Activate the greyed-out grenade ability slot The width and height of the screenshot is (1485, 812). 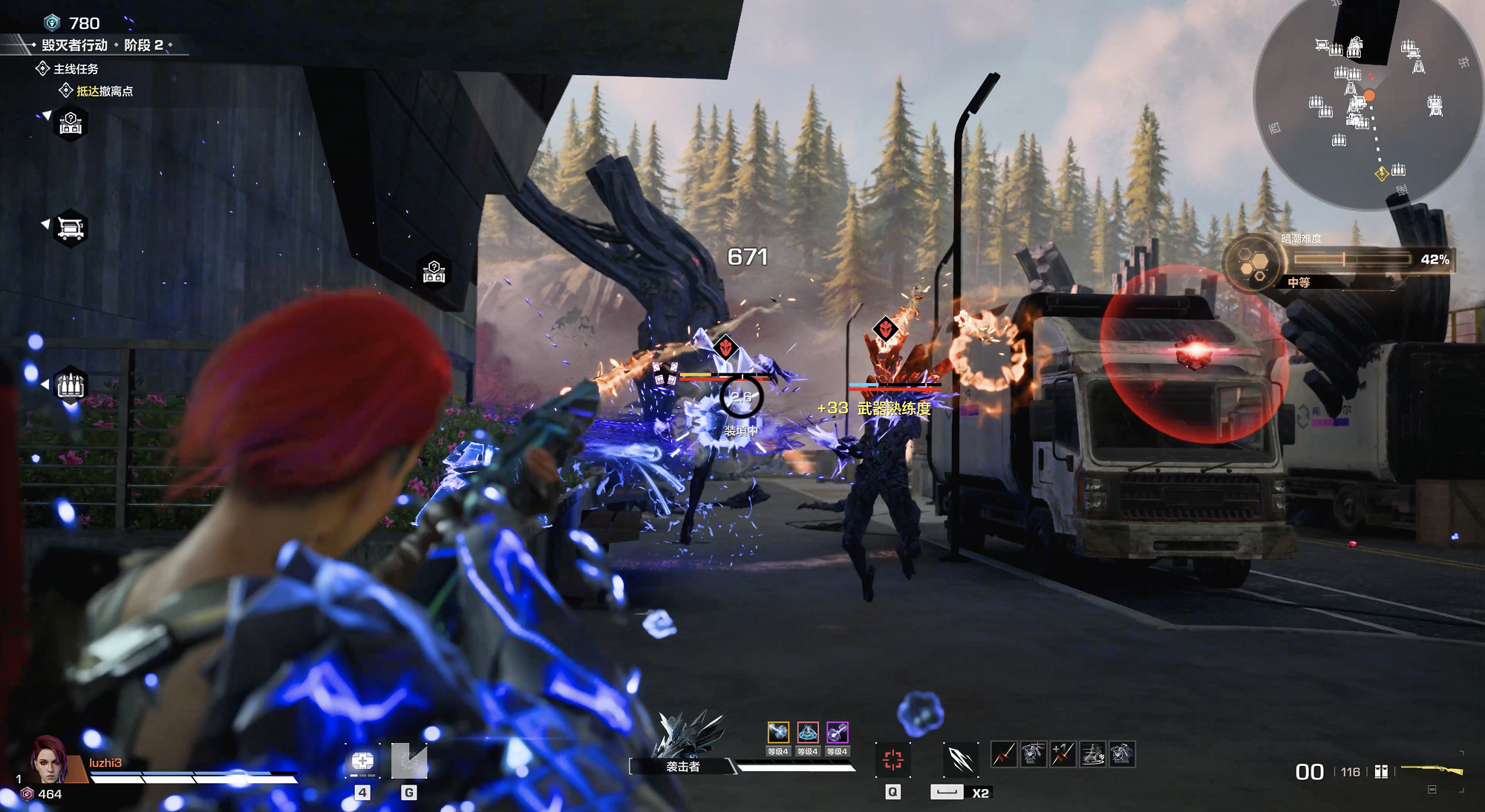pyautogui.click(x=409, y=762)
